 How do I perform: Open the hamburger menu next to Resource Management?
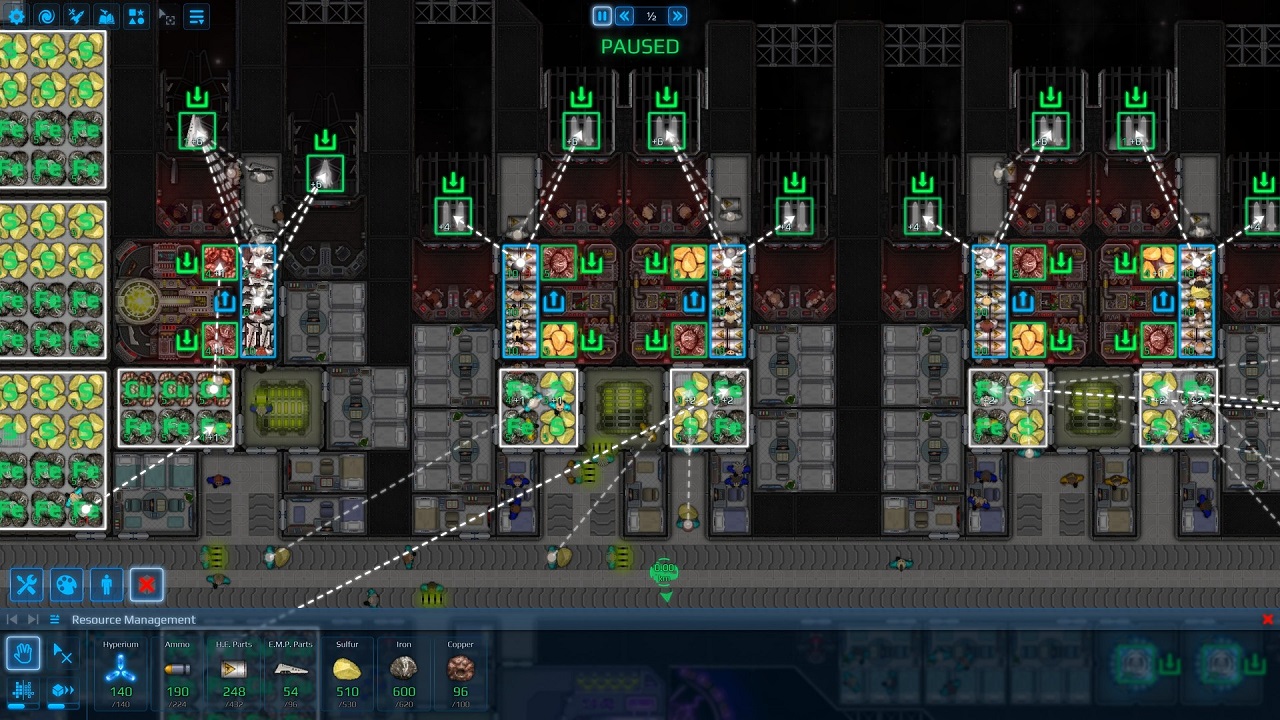pos(54,619)
